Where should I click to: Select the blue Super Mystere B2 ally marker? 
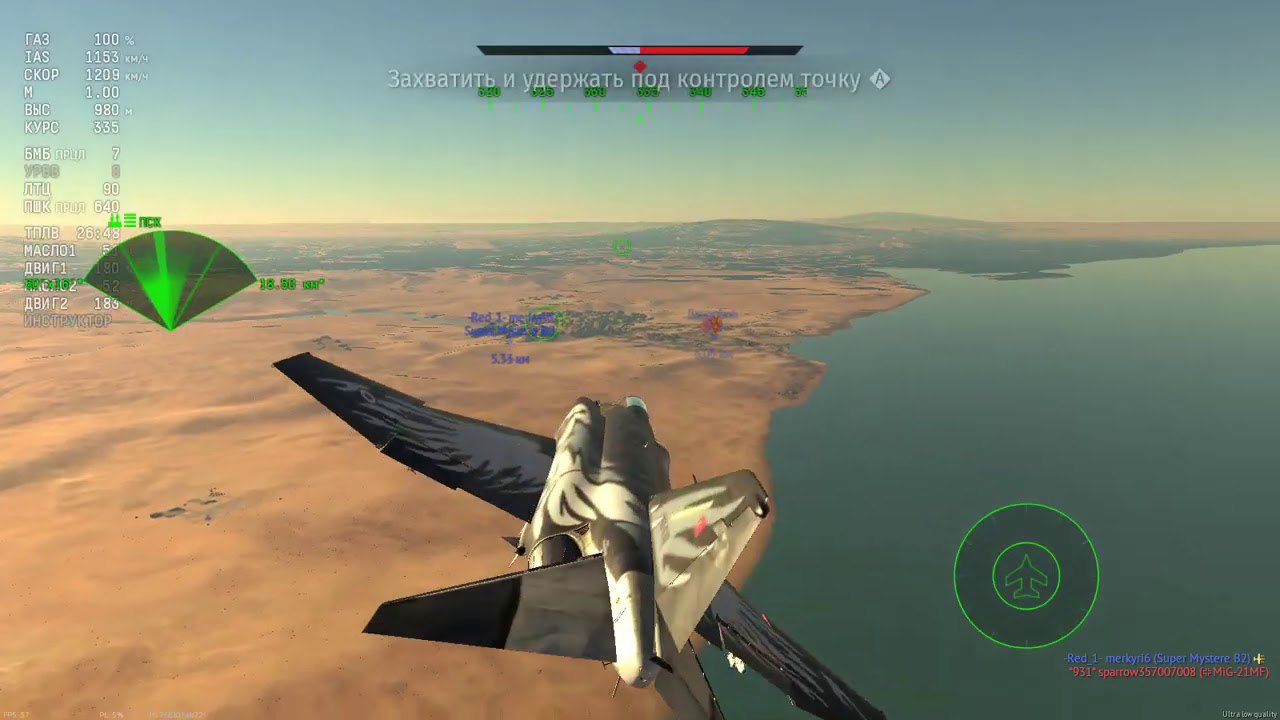click(511, 324)
